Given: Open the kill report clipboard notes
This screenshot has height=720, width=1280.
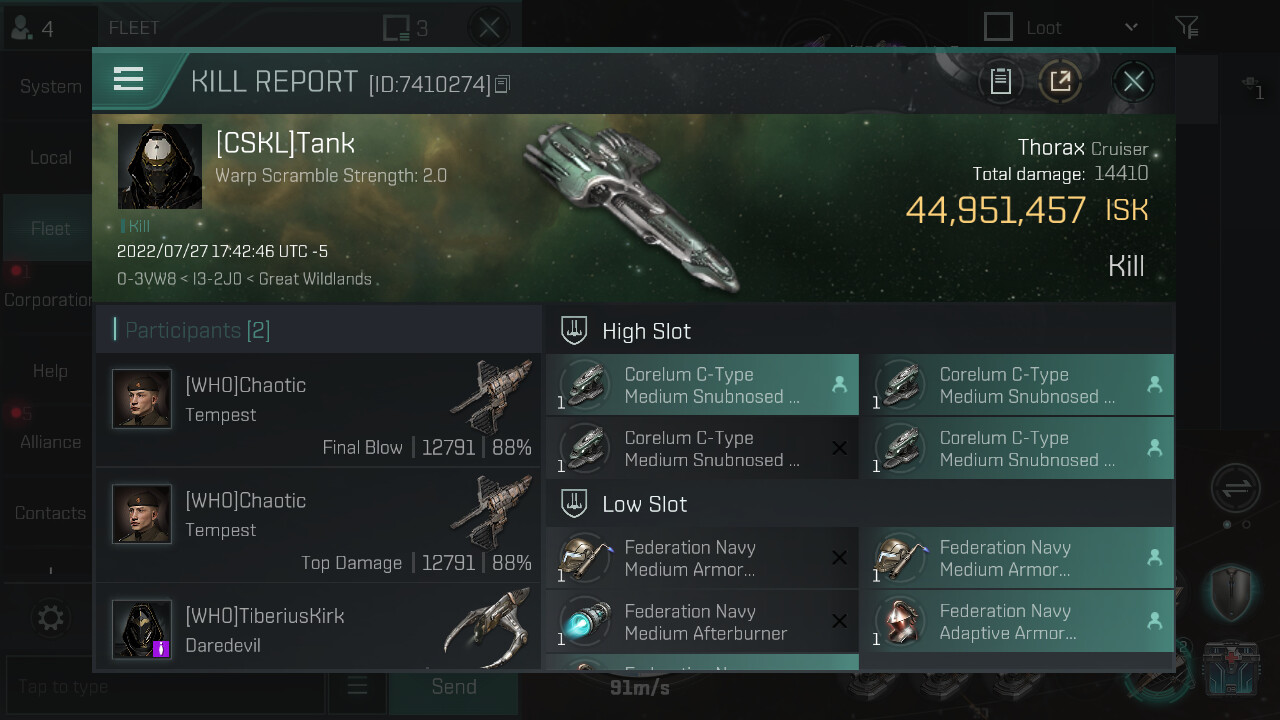Looking at the screenshot, I should click(x=1001, y=82).
